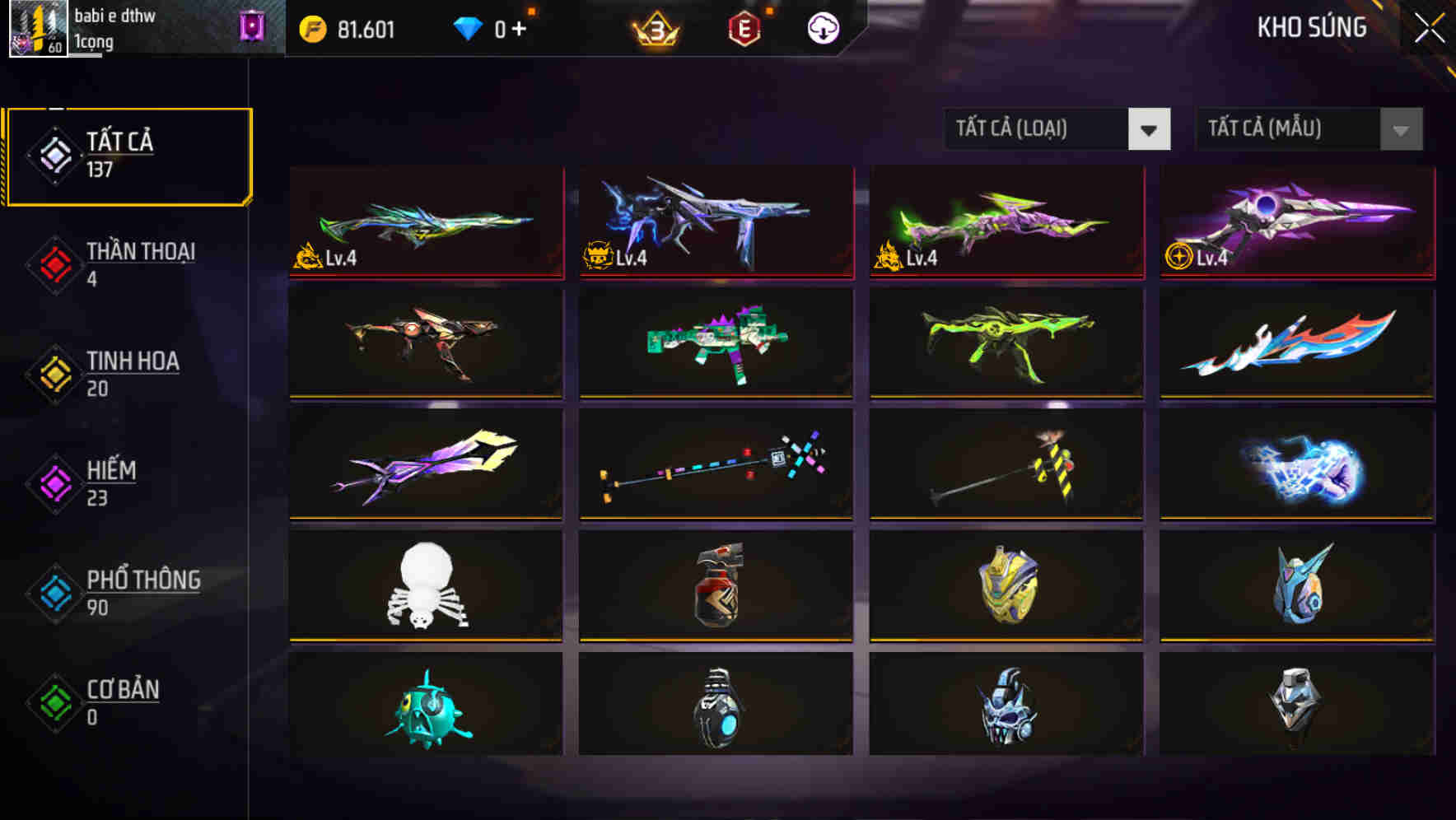Open the rank badge icon
The width and height of the screenshot is (1456, 820).
(655, 27)
